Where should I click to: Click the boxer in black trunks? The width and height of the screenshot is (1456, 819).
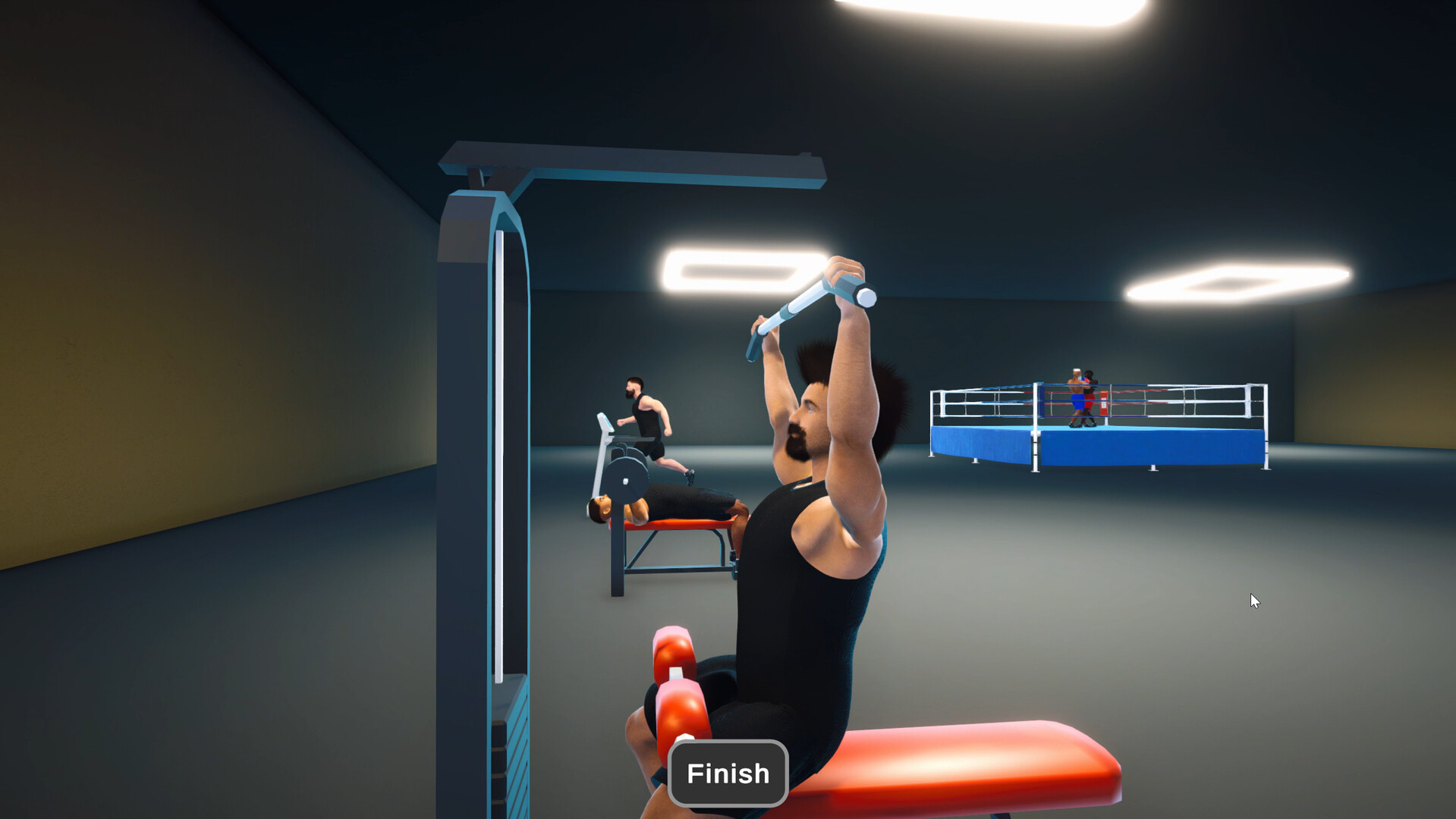(1090, 394)
